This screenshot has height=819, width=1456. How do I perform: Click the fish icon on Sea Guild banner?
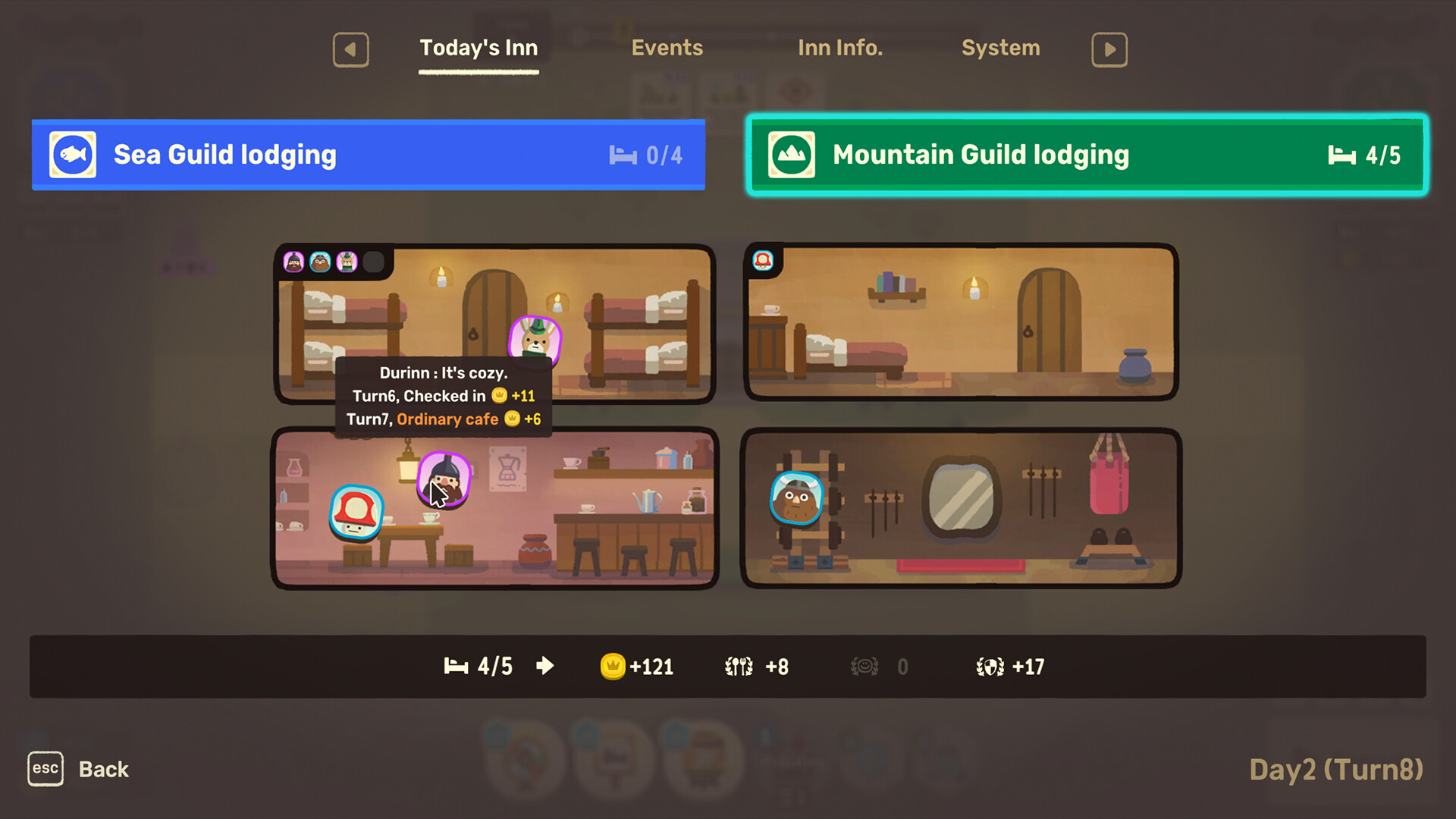coord(72,154)
